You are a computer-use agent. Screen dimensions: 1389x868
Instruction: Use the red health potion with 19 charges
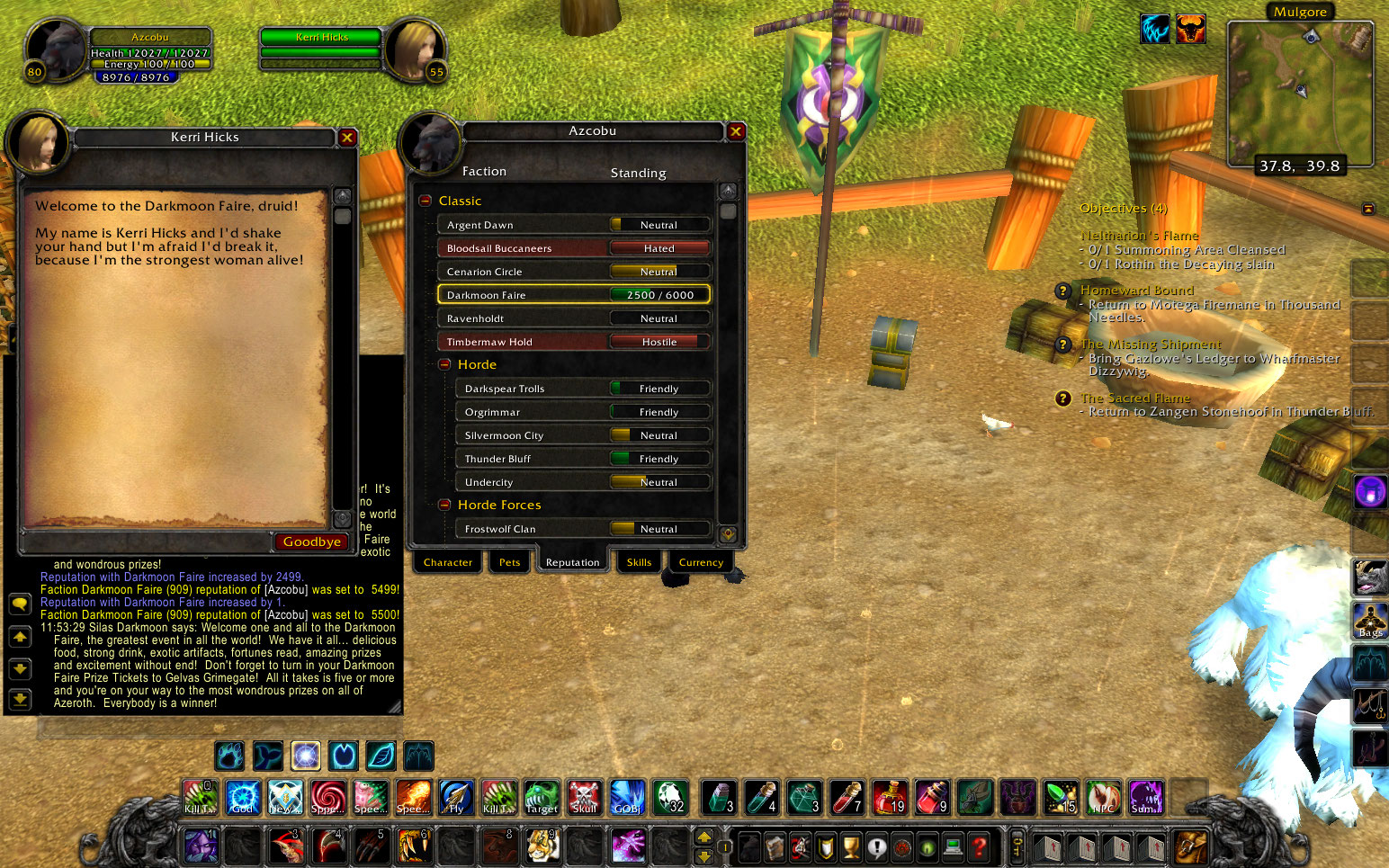(x=890, y=798)
